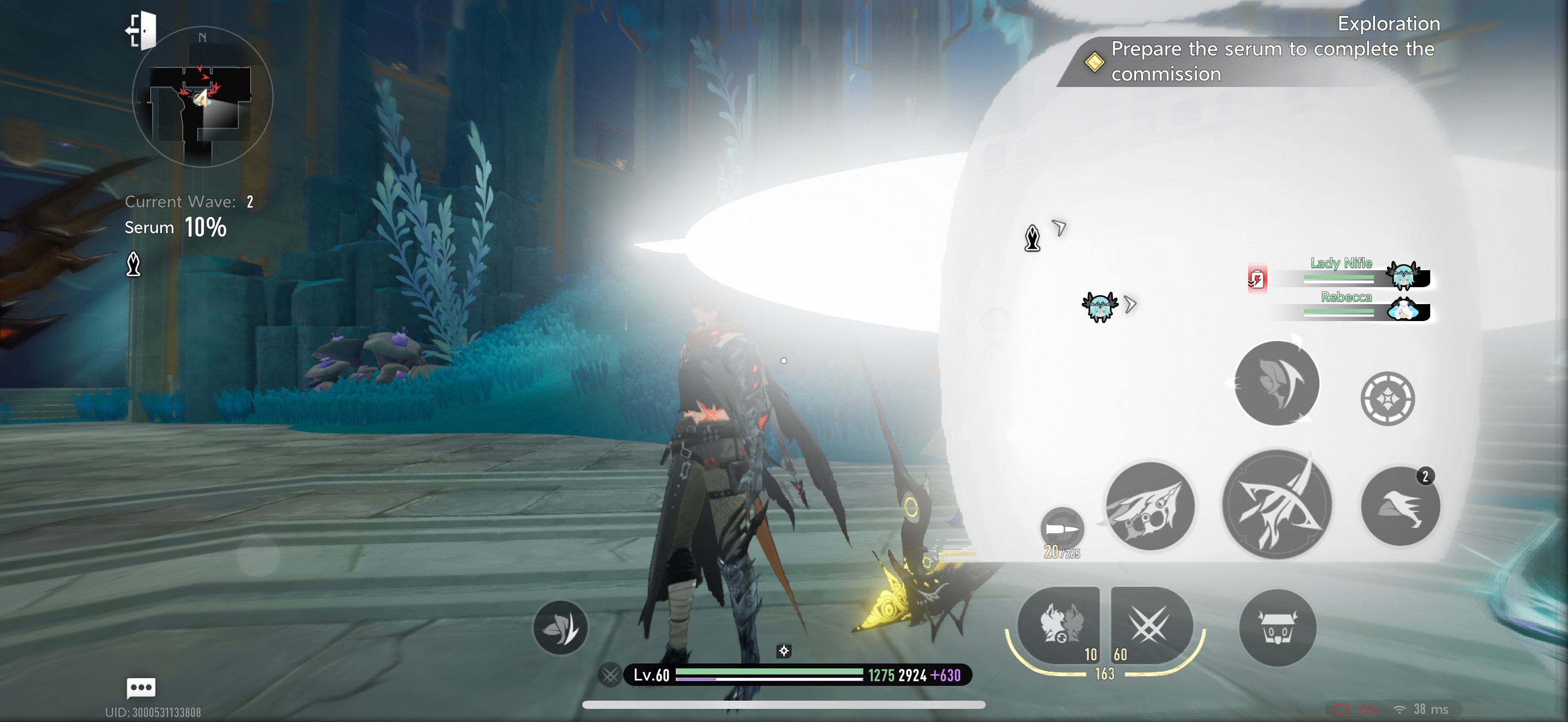This screenshot has width=1568, height=722.
Task: Use the helix jump button above the bow
Action: point(1277,383)
